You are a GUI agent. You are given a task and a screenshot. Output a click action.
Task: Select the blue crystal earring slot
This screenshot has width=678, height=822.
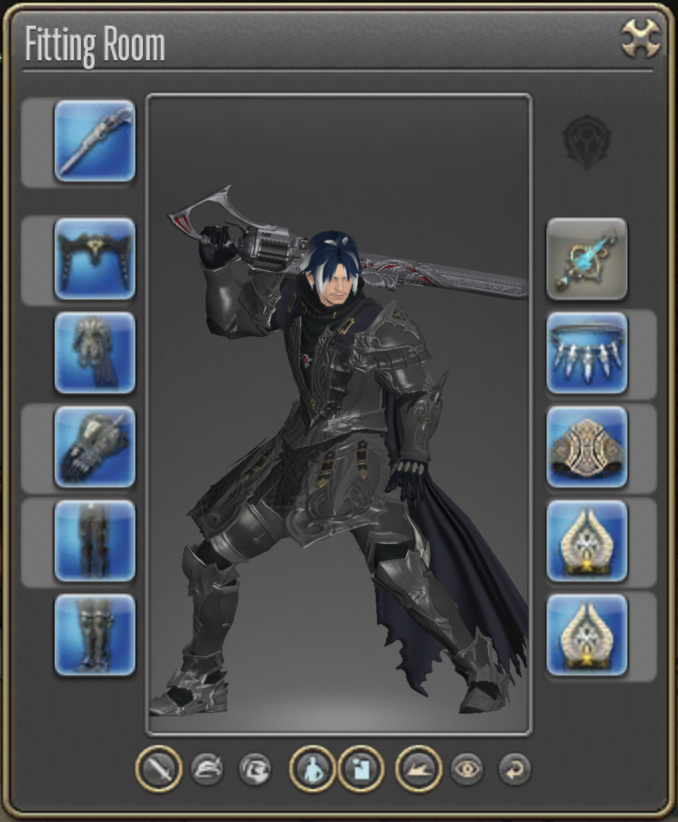[x=587, y=259]
